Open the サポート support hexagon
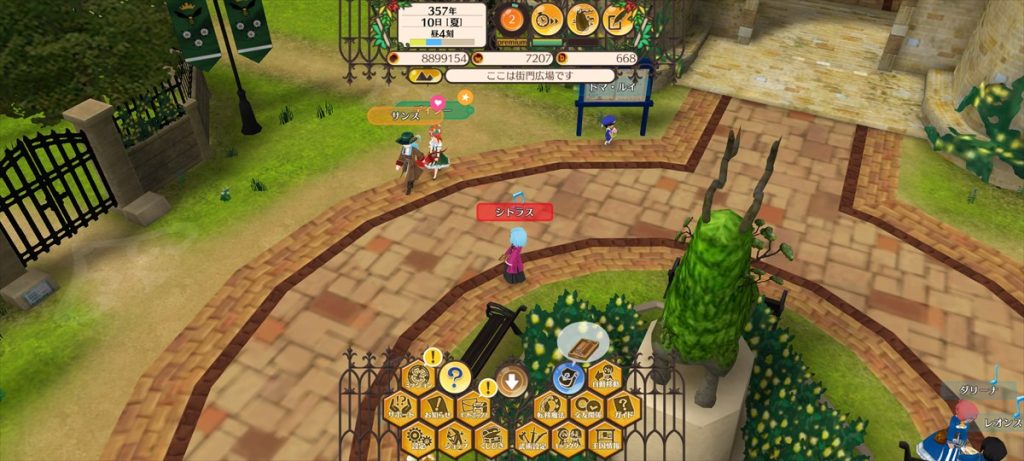The image size is (1024, 461). pyautogui.click(x=401, y=407)
